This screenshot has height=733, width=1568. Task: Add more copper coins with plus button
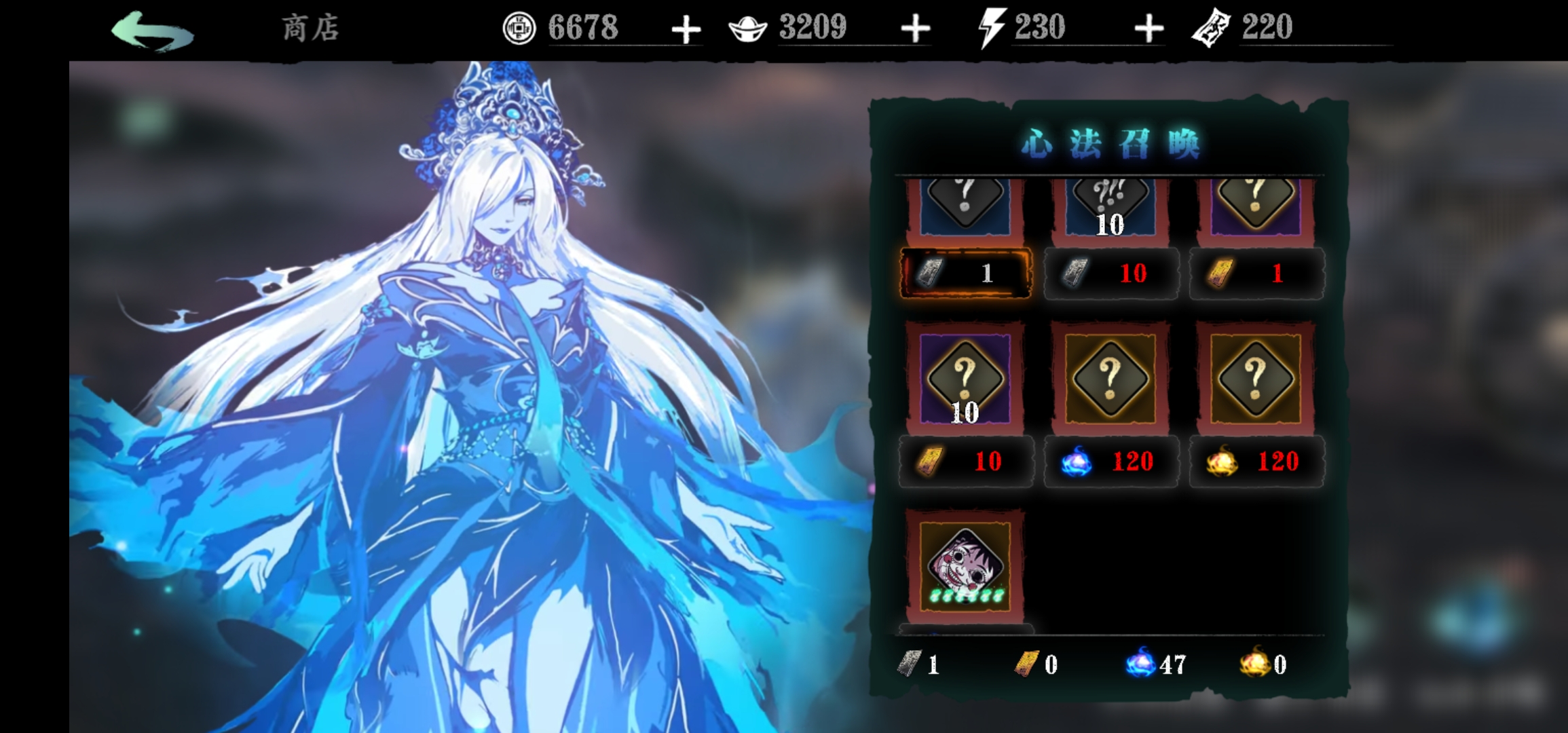[686, 30]
